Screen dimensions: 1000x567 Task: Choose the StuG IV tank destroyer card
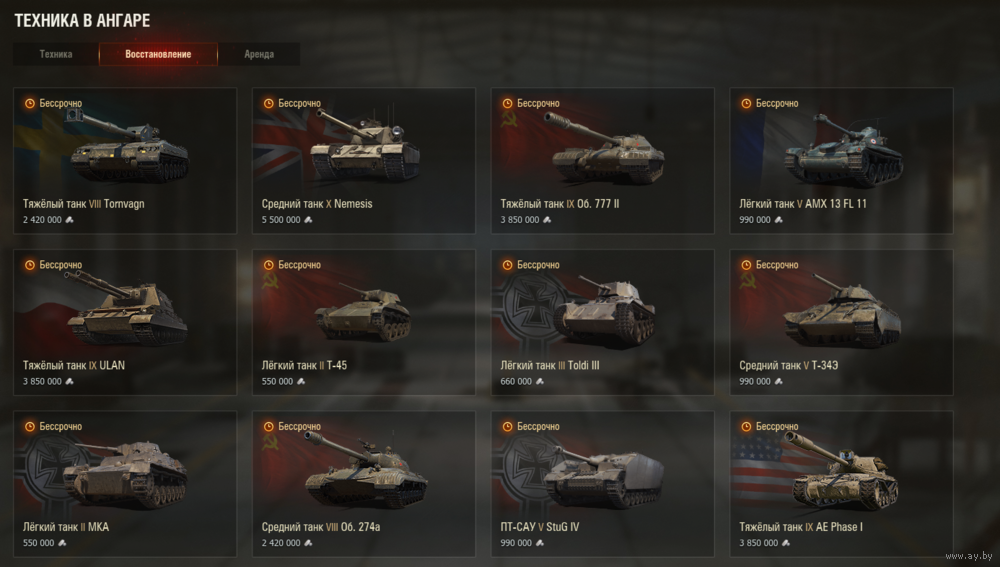point(603,484)
